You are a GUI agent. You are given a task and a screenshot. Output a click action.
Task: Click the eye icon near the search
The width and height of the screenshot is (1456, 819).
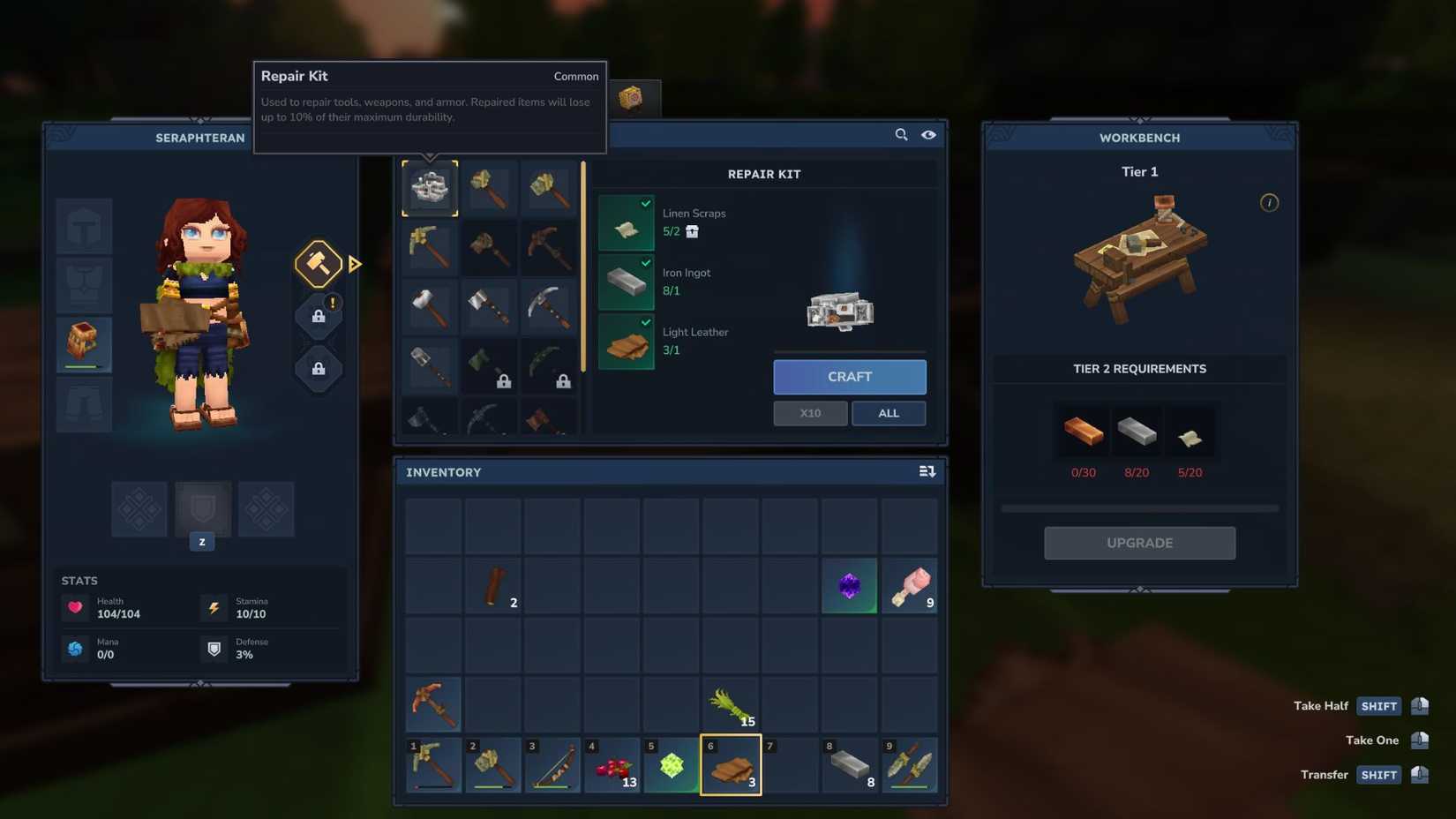tap(928, 134)
